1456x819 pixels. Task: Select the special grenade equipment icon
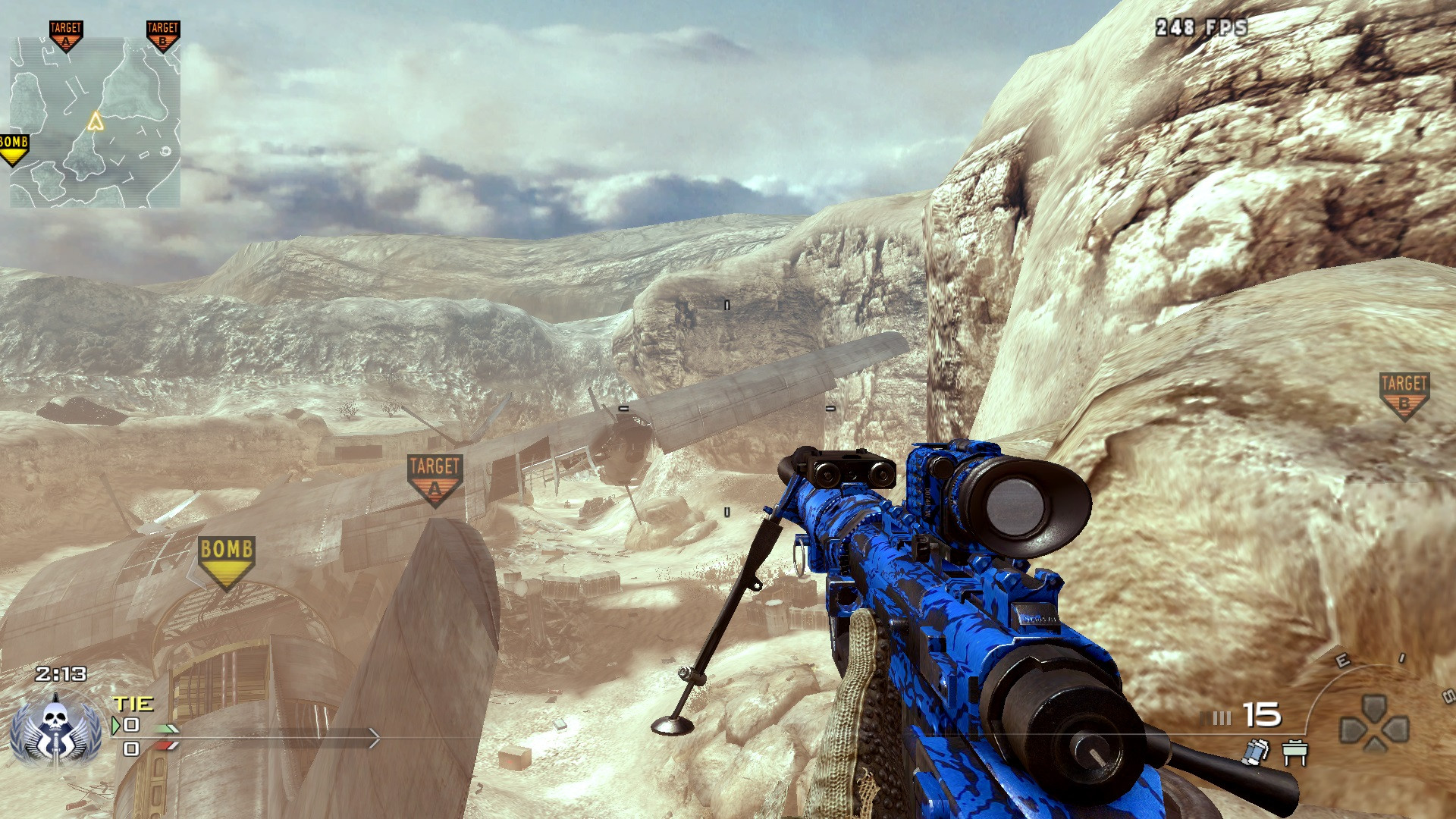1257,751
